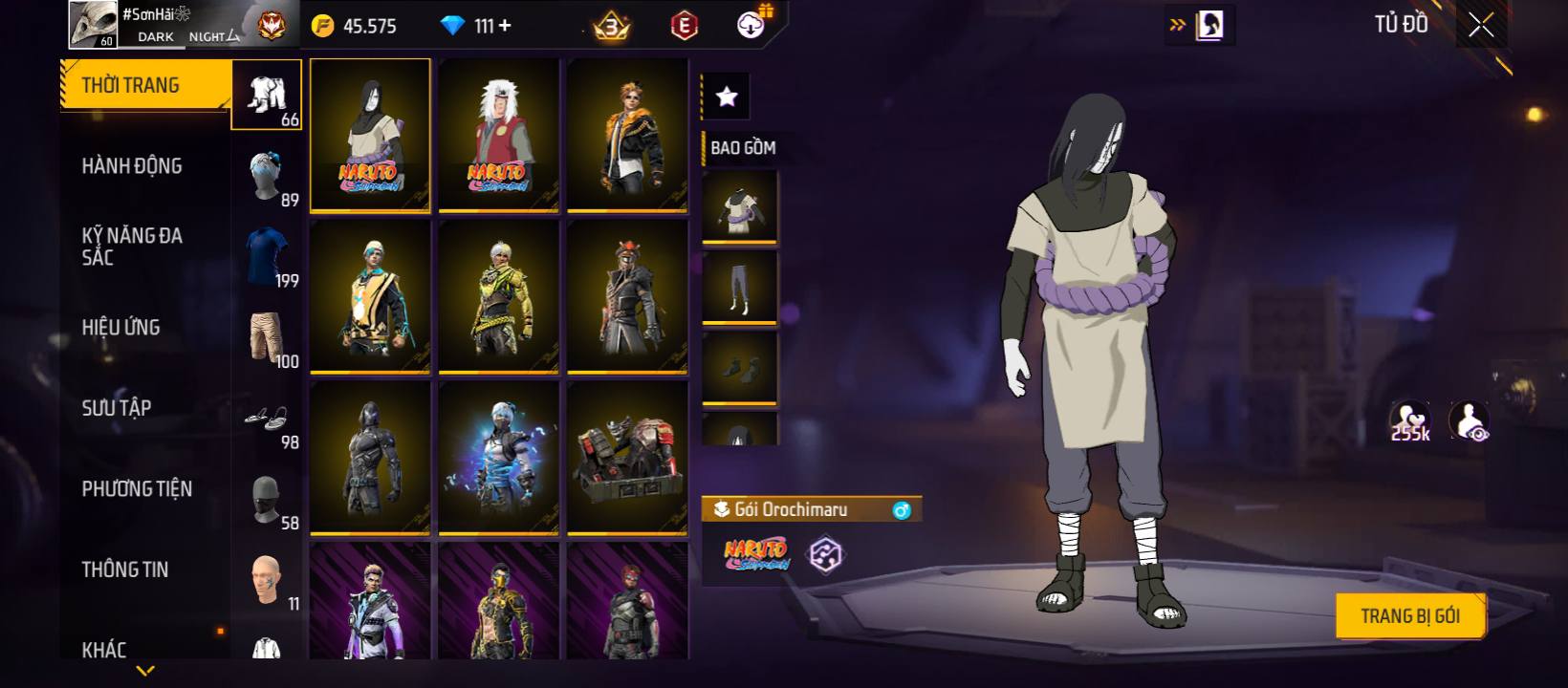Select the grey pants bundle piece
The height and width of the screenshot is (688, 1568).
click(739, 288)
